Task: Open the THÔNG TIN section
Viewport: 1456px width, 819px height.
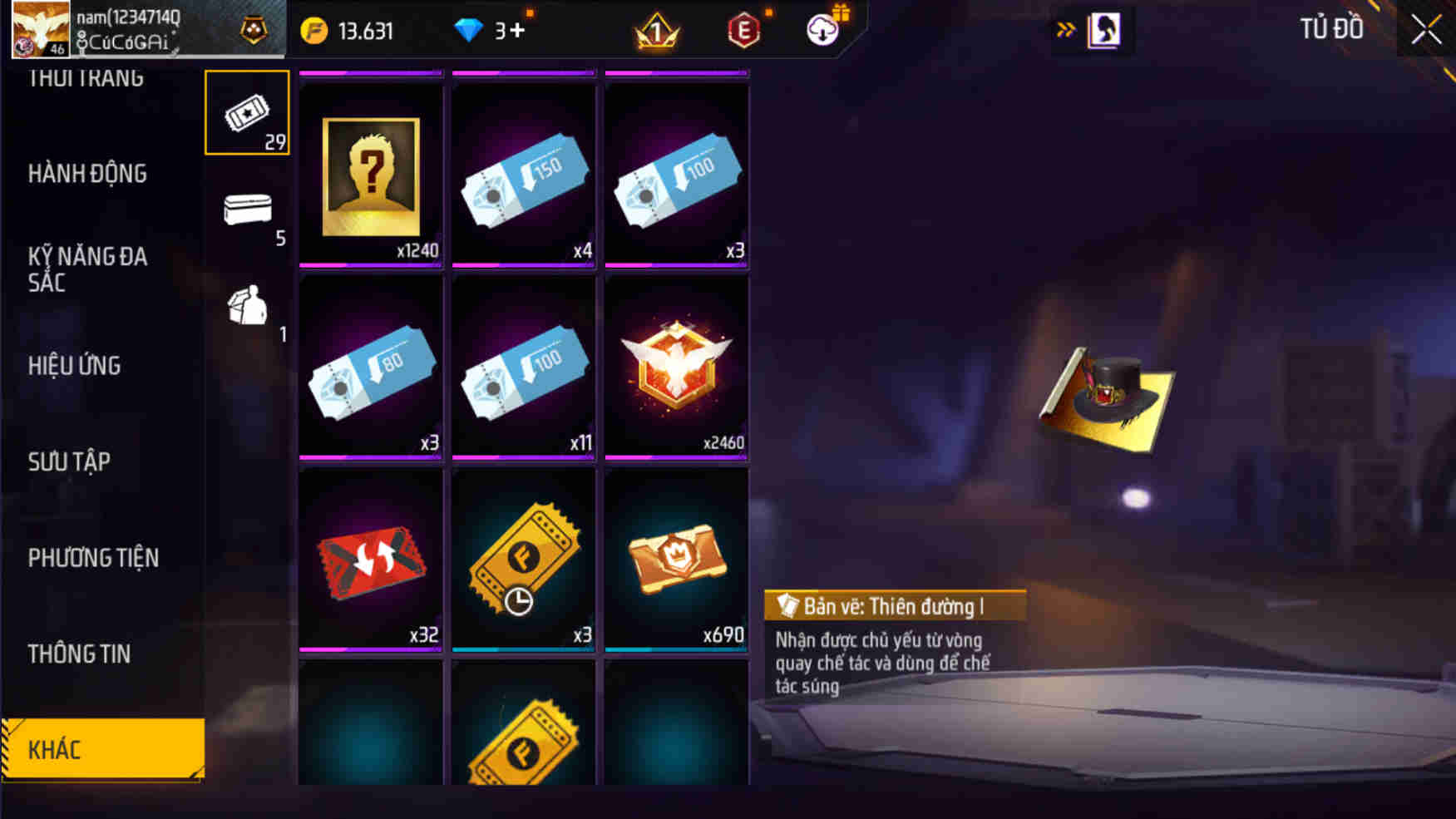Action: pos(79,654)
